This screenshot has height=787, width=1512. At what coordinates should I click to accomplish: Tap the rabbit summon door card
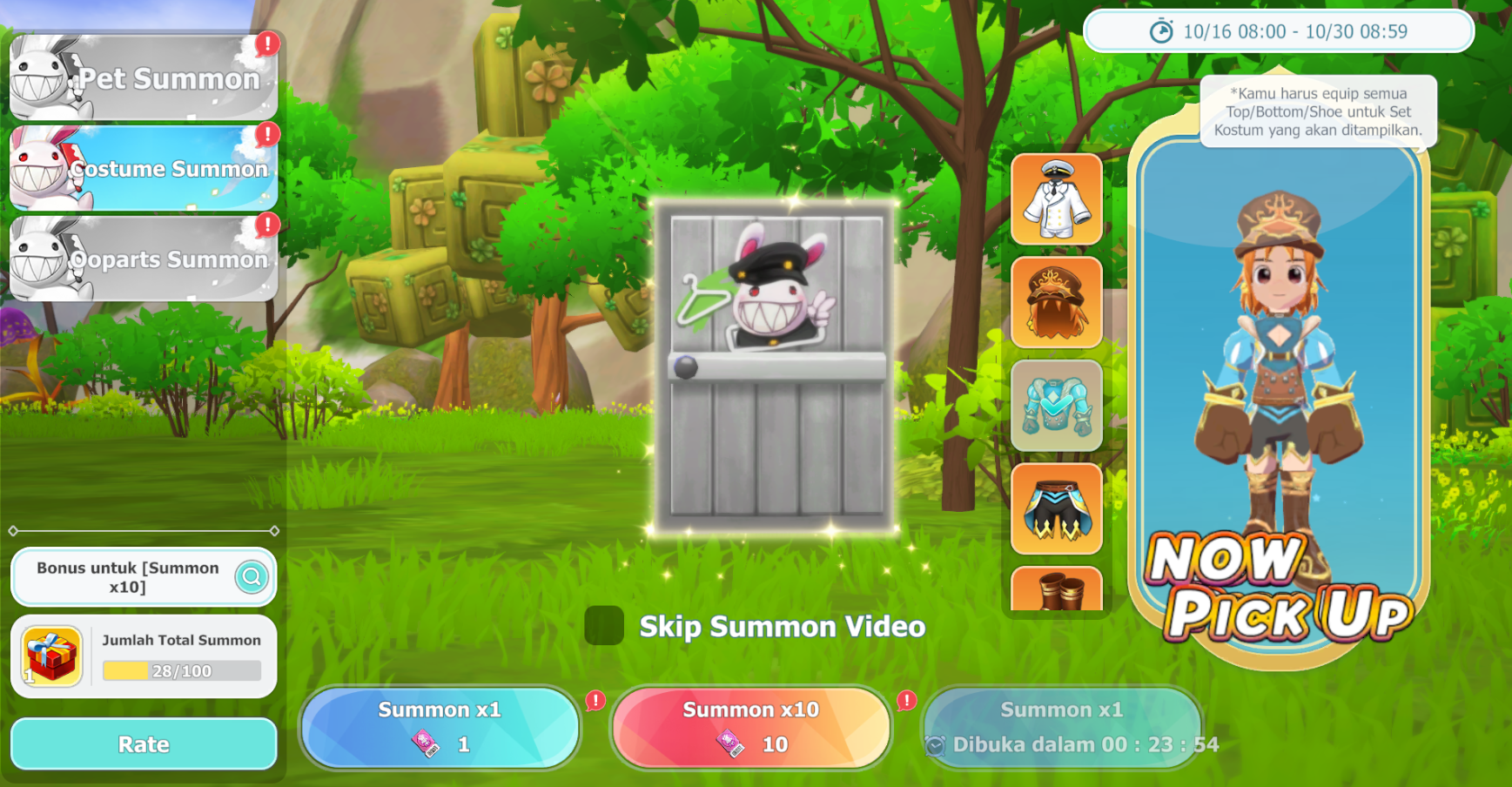[775, 366]
